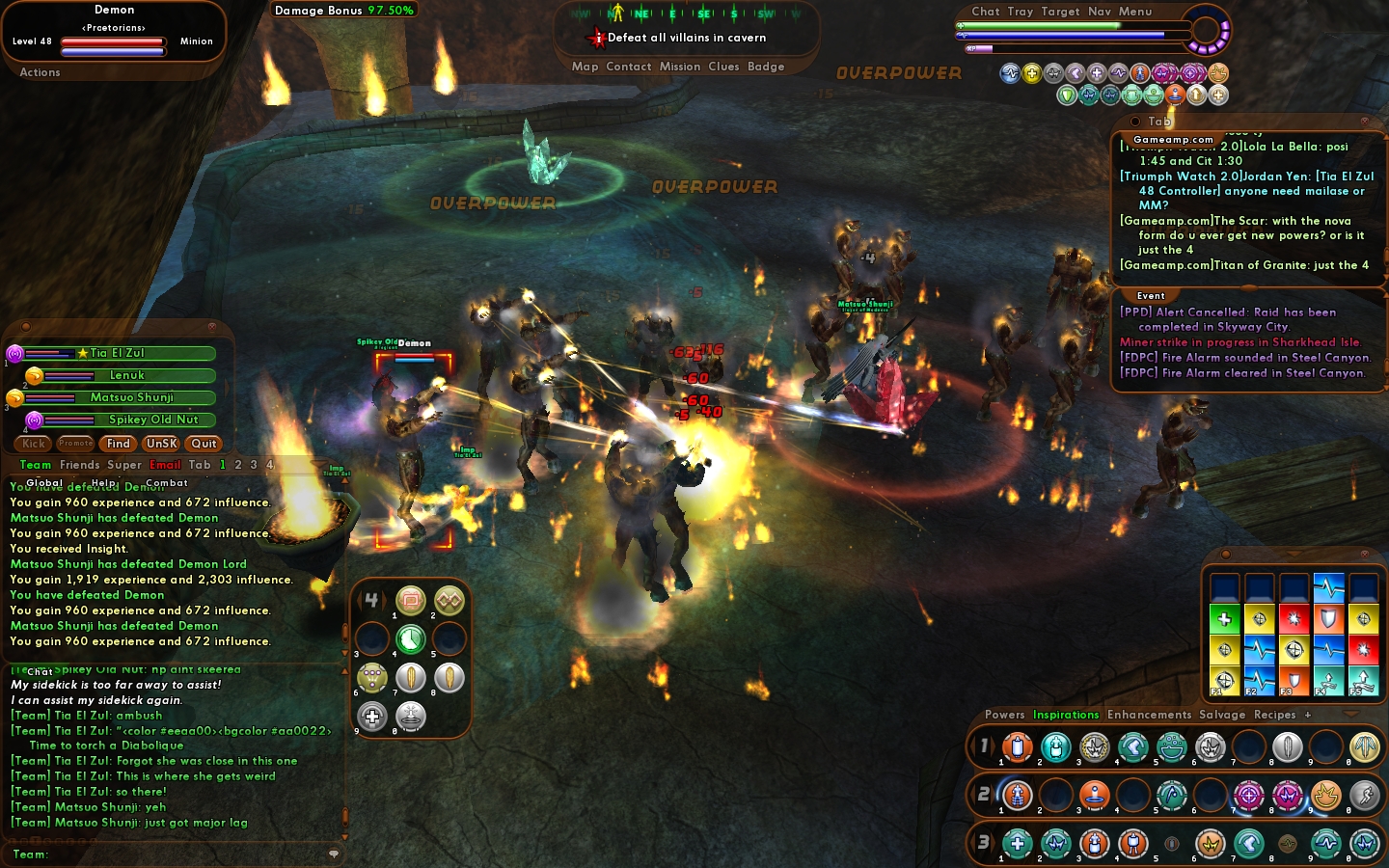The height and width of the screenshot is (868, 1389).
Task: Toggle the Tray window
Action: pyautogui.click(x=1021, y=12)
